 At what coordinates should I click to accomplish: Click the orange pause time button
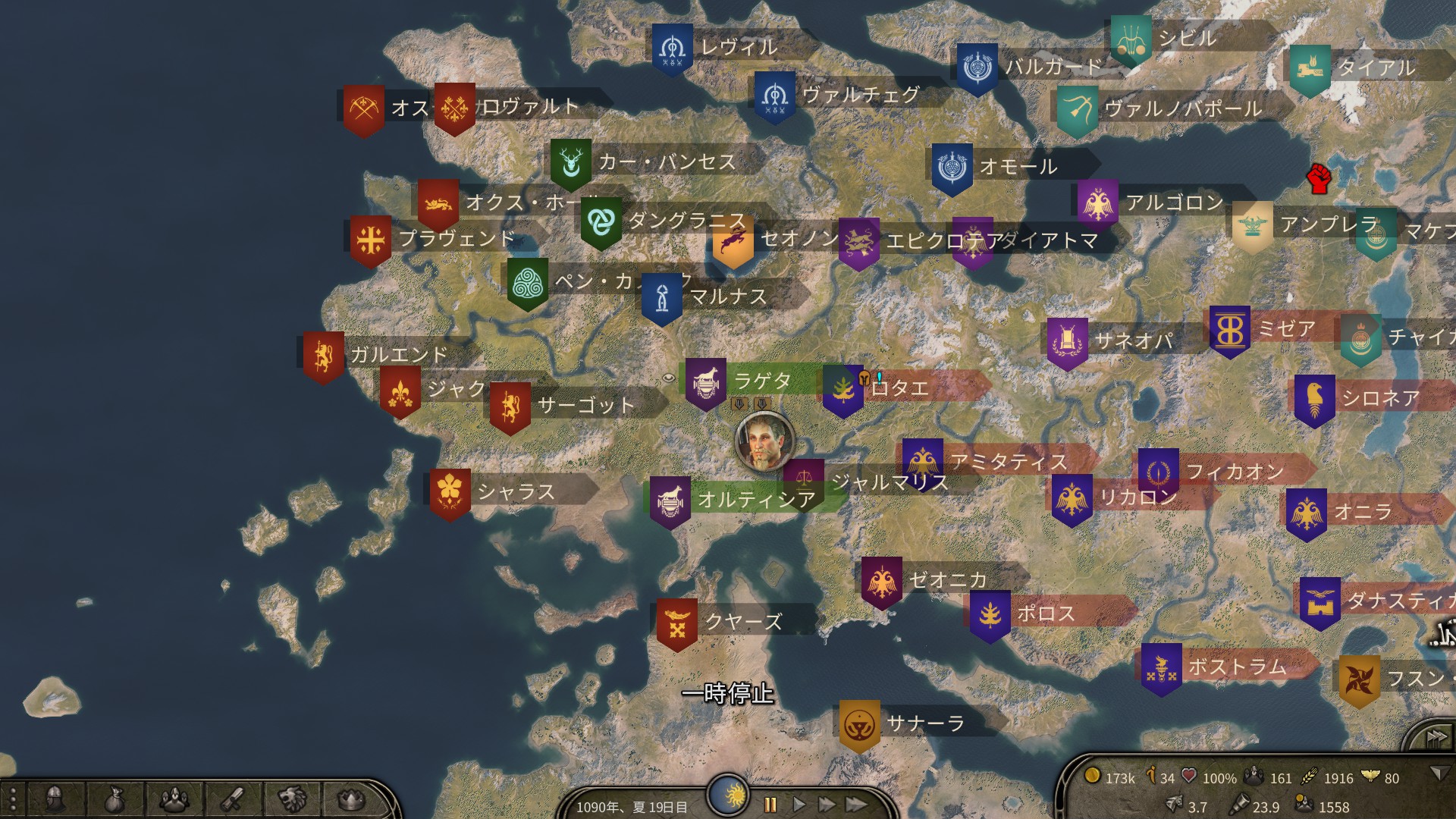tap(770, 805)
